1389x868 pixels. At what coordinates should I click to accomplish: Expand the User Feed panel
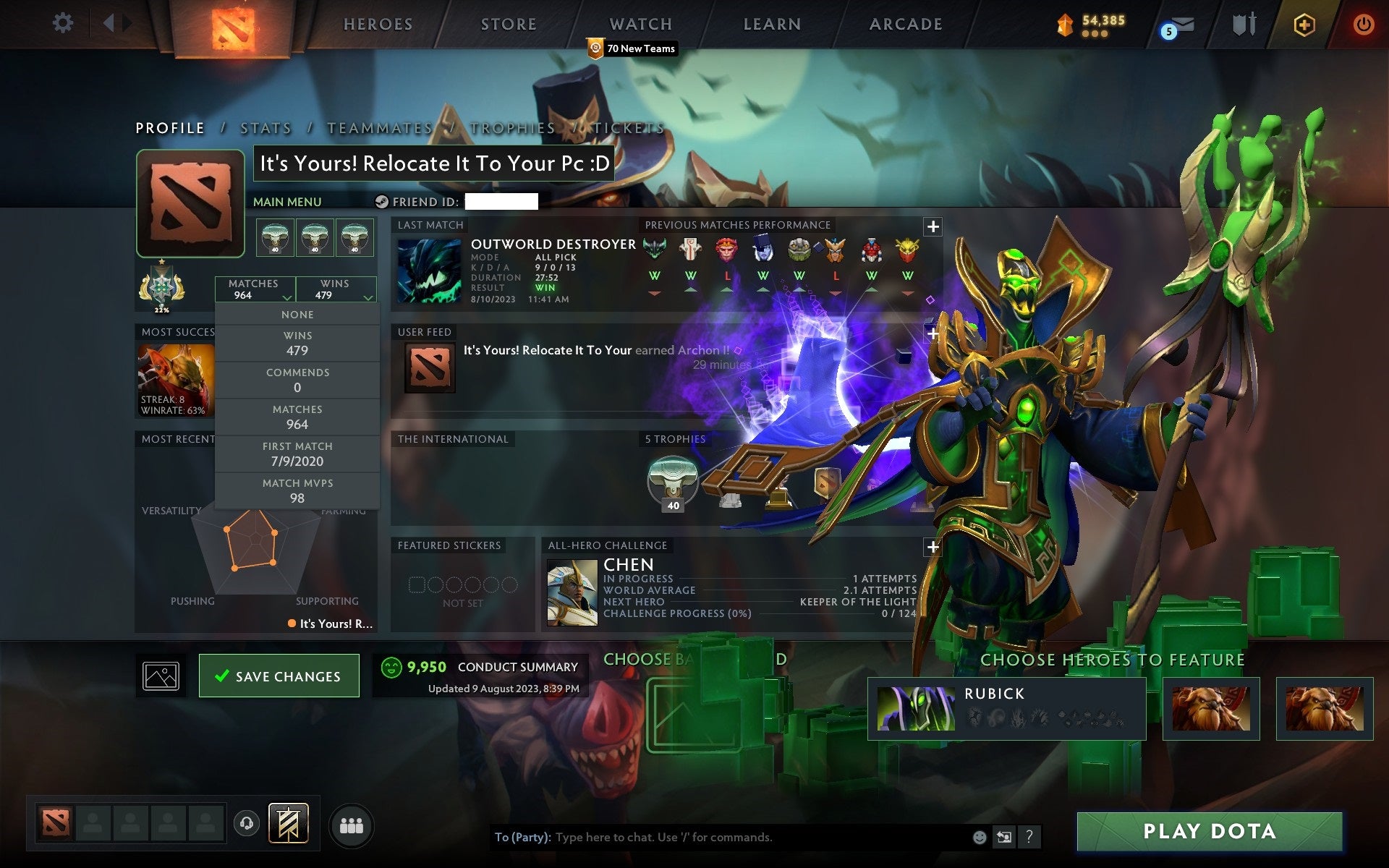933,333
